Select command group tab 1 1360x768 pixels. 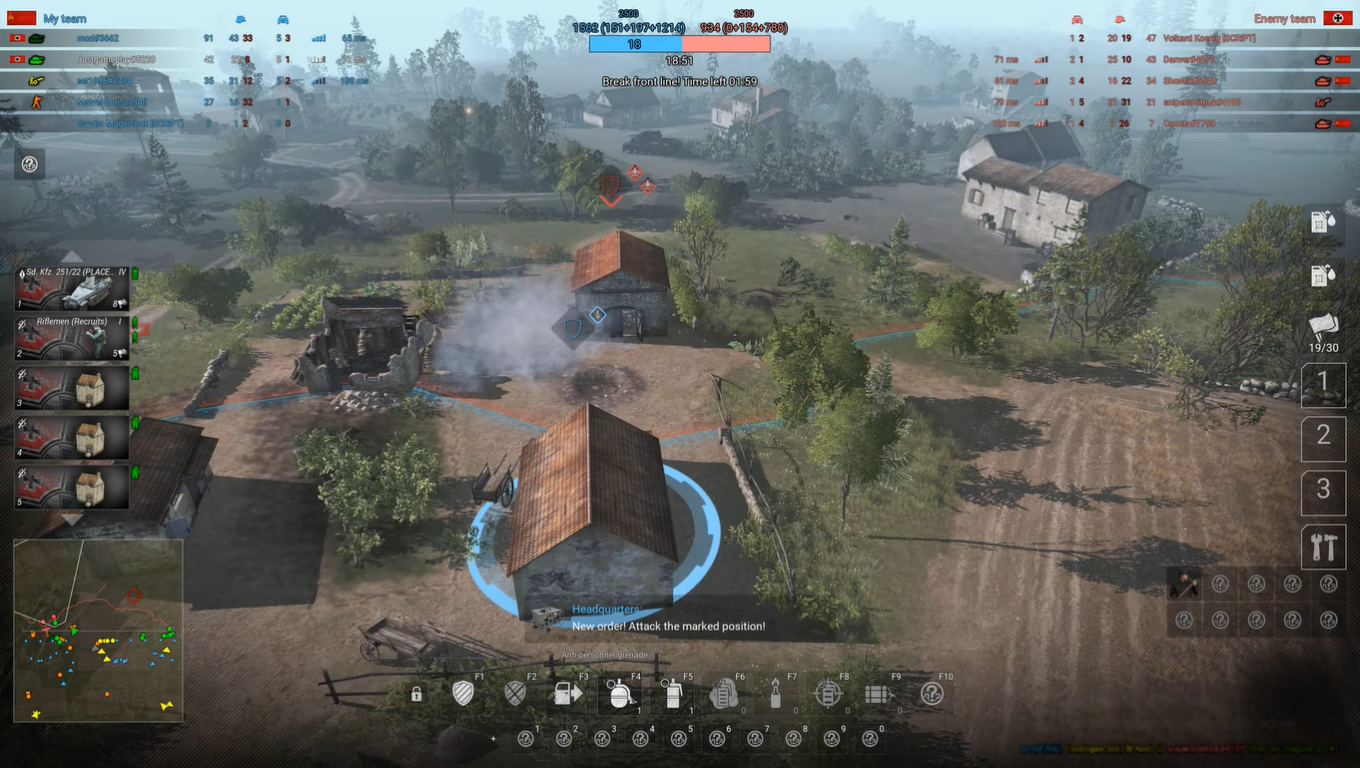tap(1323, 385)
